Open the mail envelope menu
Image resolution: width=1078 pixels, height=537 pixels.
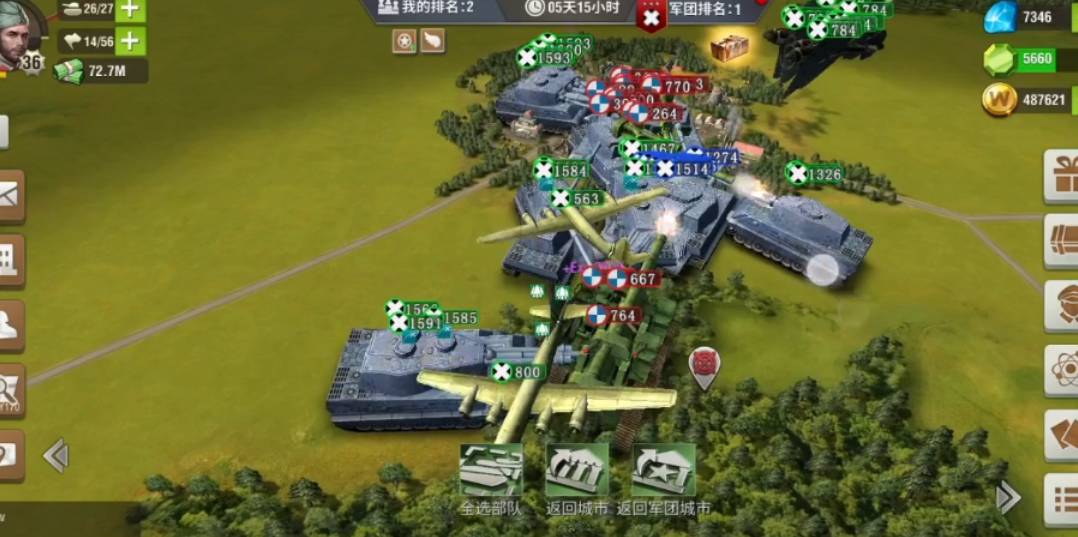click(x=9, y=195)
